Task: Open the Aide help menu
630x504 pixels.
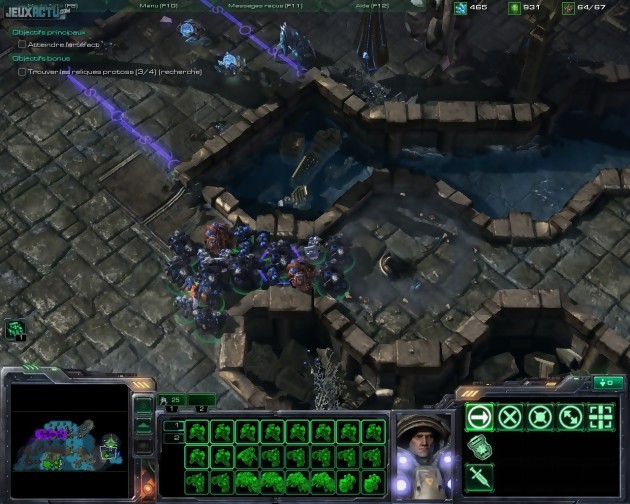Action: pyautogui.click(x=372, y=5)
